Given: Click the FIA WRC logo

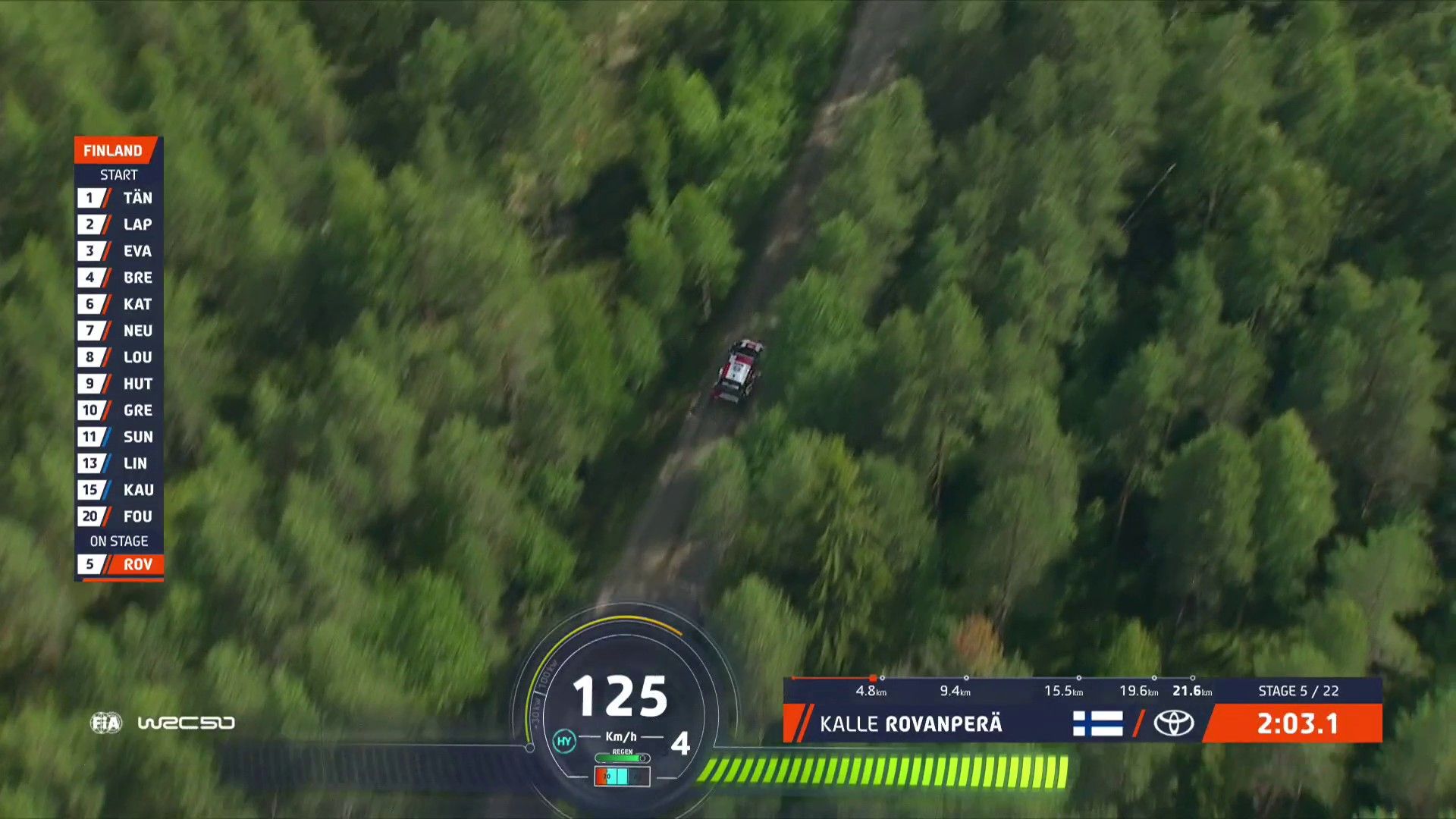Looking at the screenshot, I should (162, 723).
